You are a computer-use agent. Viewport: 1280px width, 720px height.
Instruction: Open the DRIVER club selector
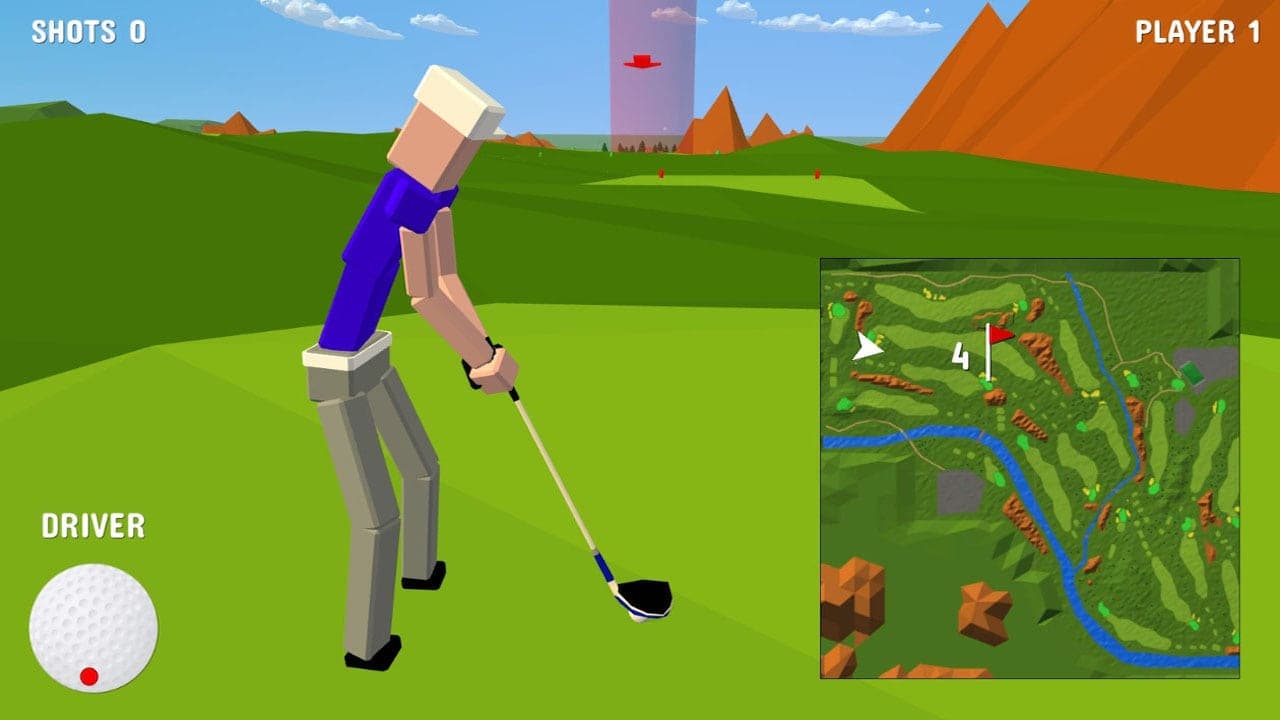(x=93, y=523)
